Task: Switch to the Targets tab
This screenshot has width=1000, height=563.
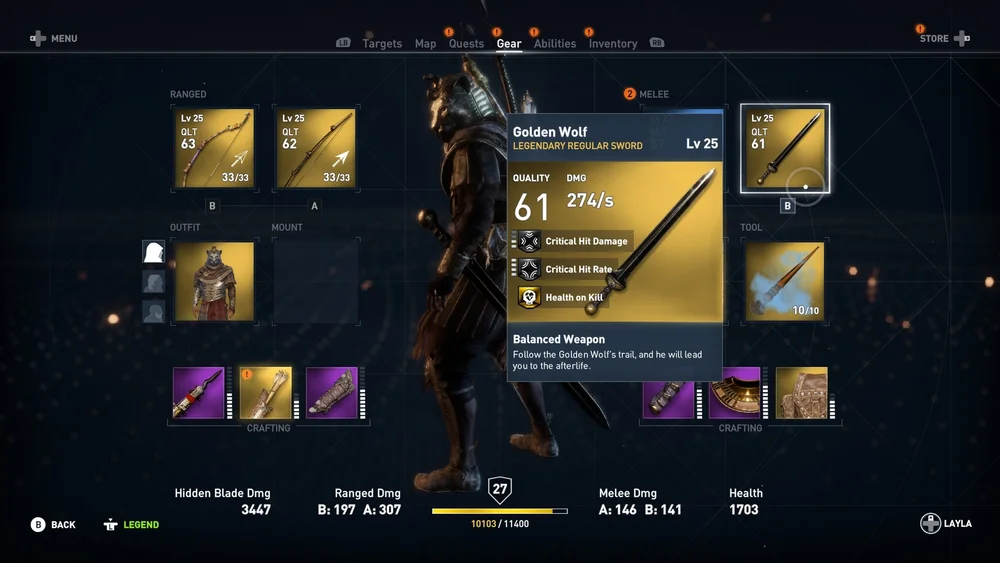Action: pyautogui.click(x=382, y=44)
